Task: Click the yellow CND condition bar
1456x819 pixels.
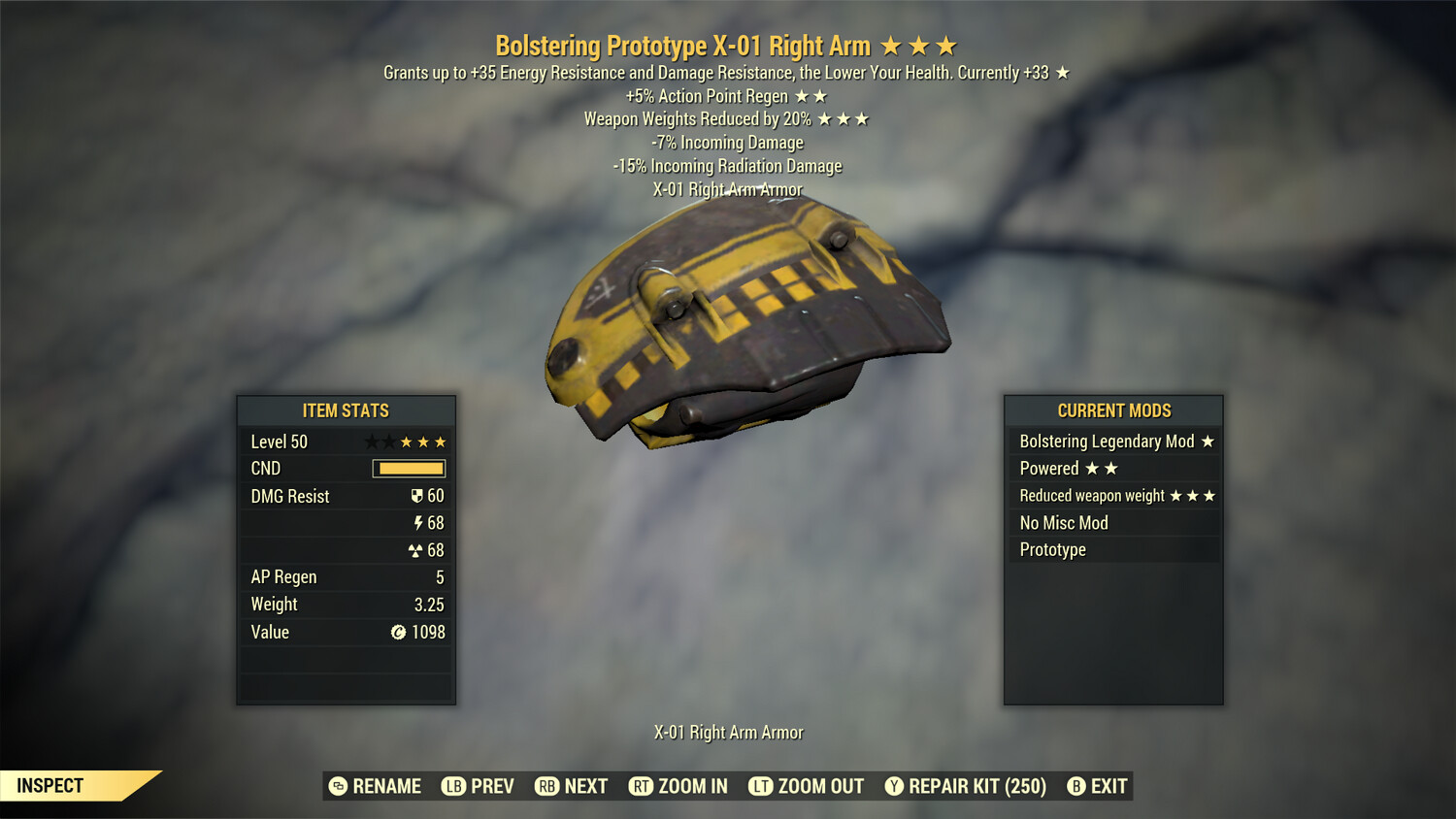Action: pyautogui.click(x=408, y=469)
